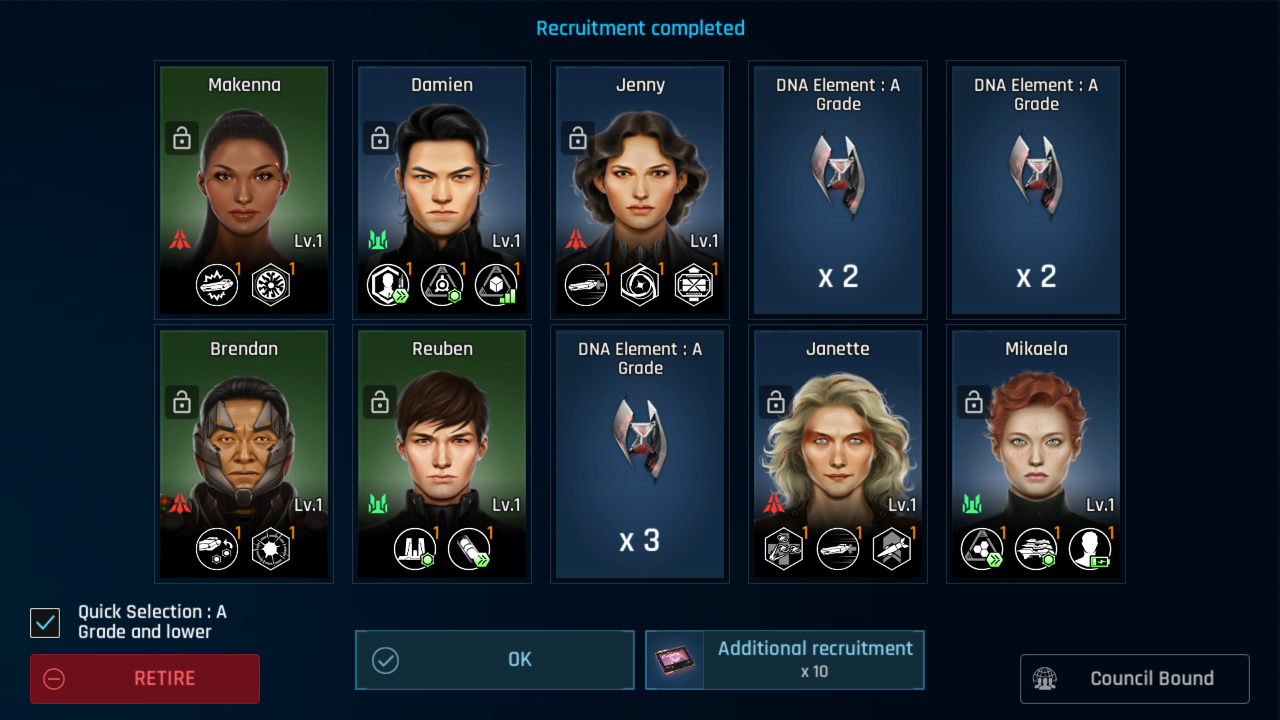Screen dimensions: 1280x720
Task: Toggle the lock icon on Janette's card
Action: 776,402
